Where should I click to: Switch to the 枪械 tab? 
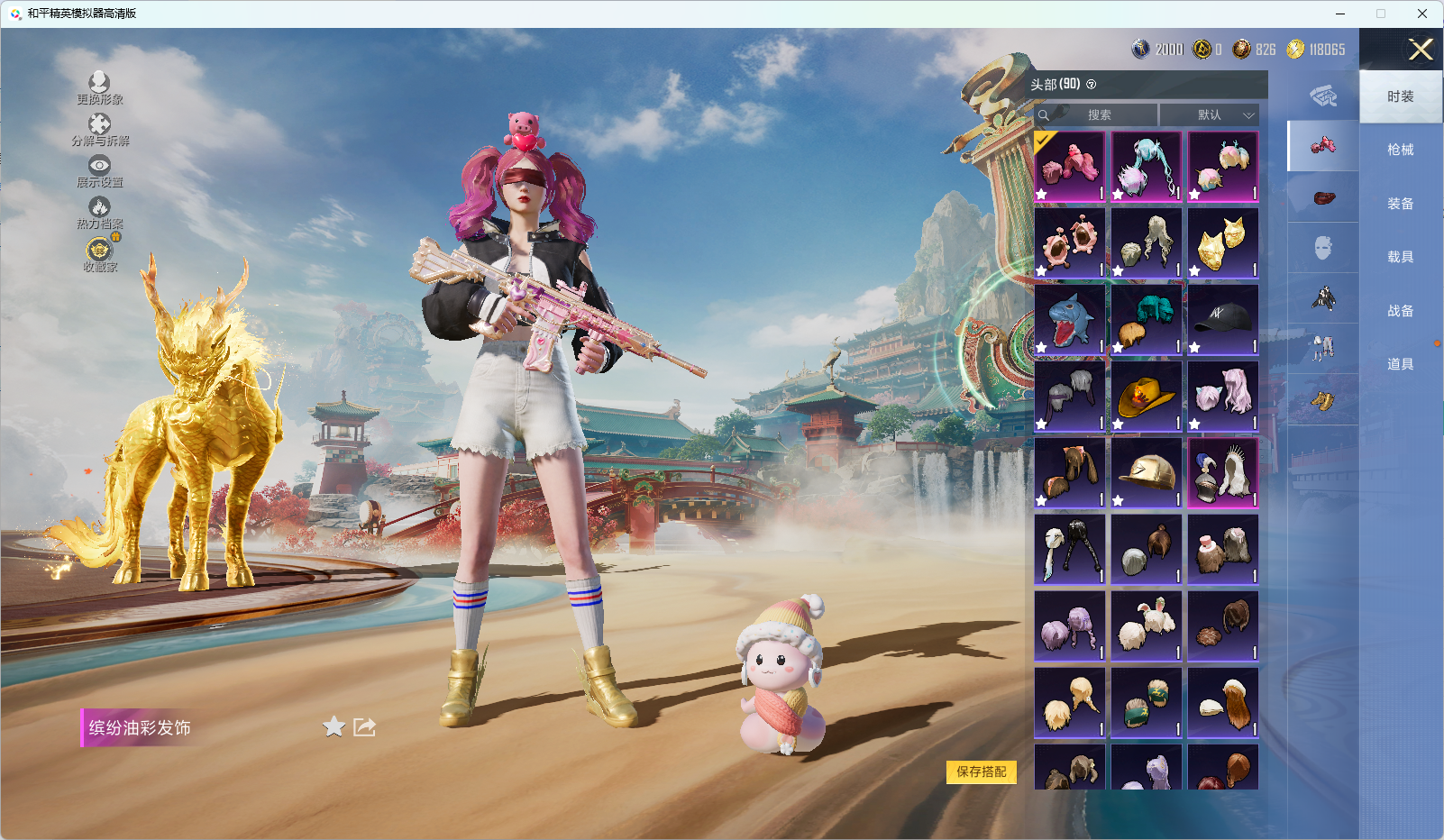(1400, 150)
